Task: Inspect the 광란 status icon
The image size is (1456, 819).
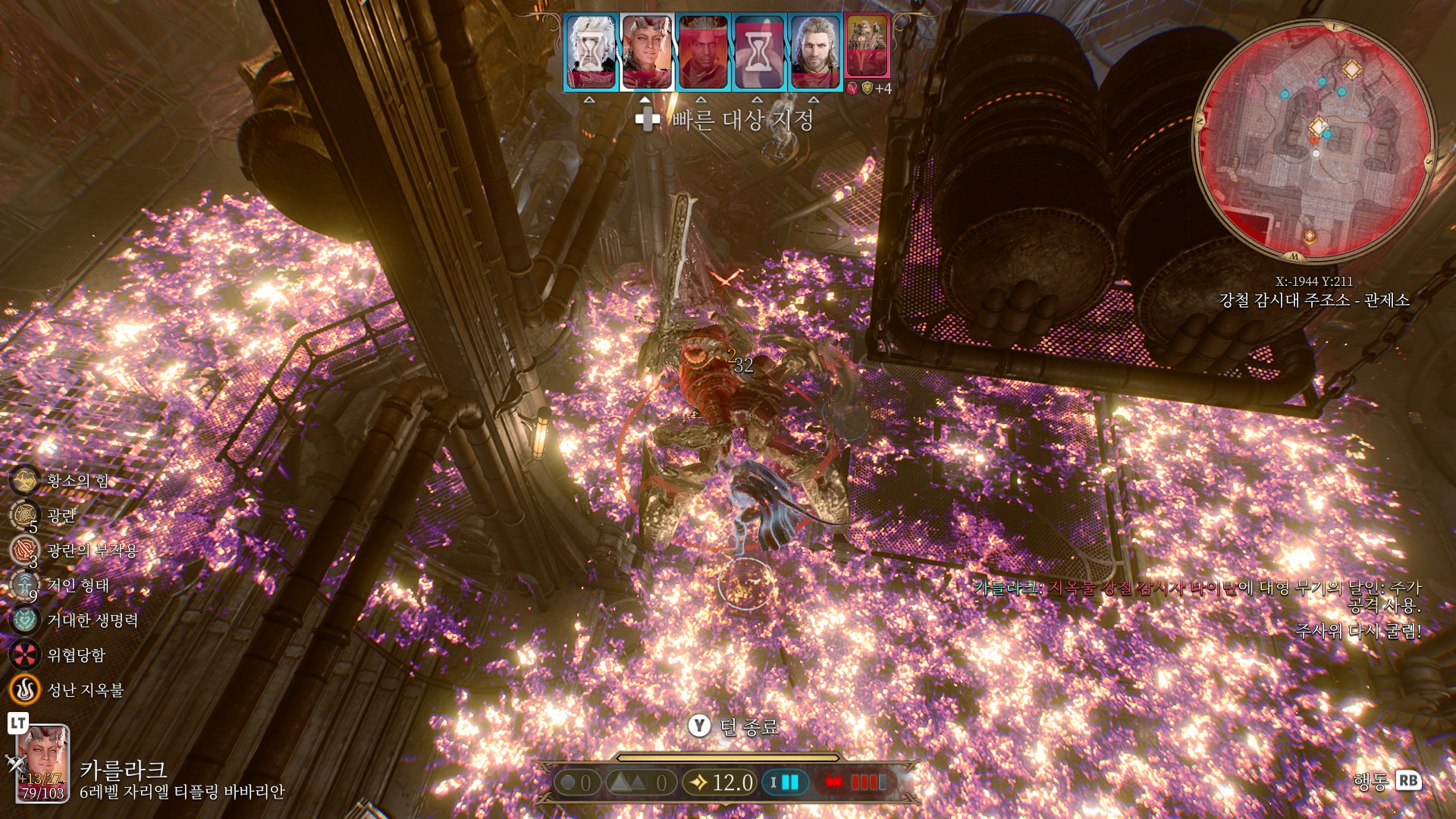Action: click(x=24, y=515)
